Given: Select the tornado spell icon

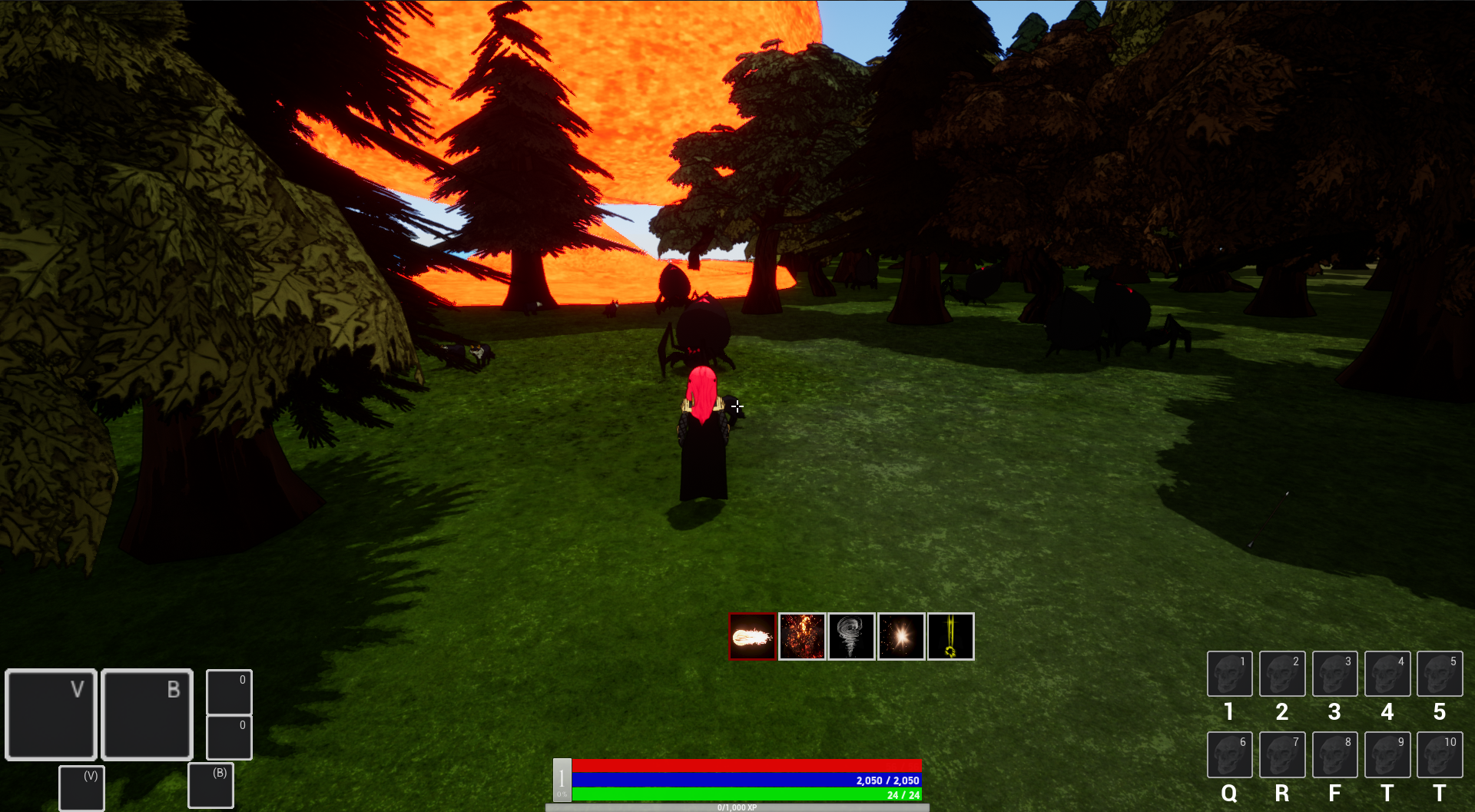Looking at the screenshot, I should [852, 636].
